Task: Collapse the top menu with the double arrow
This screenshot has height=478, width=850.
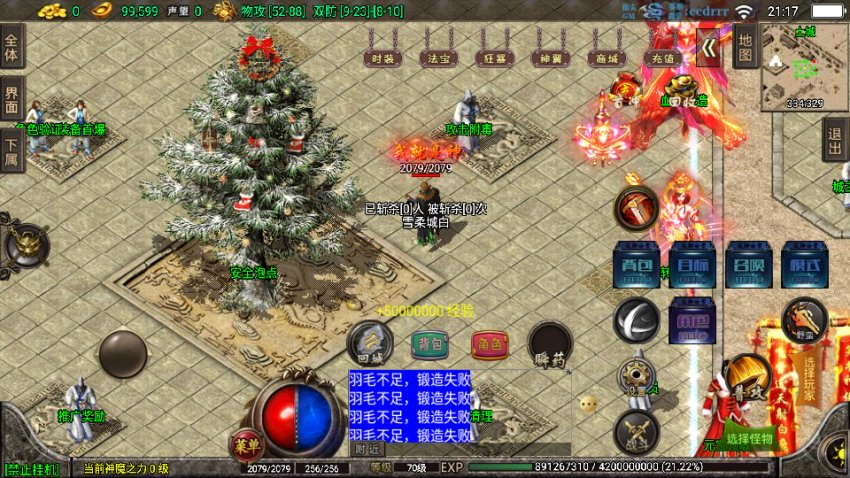Action: 707,48
